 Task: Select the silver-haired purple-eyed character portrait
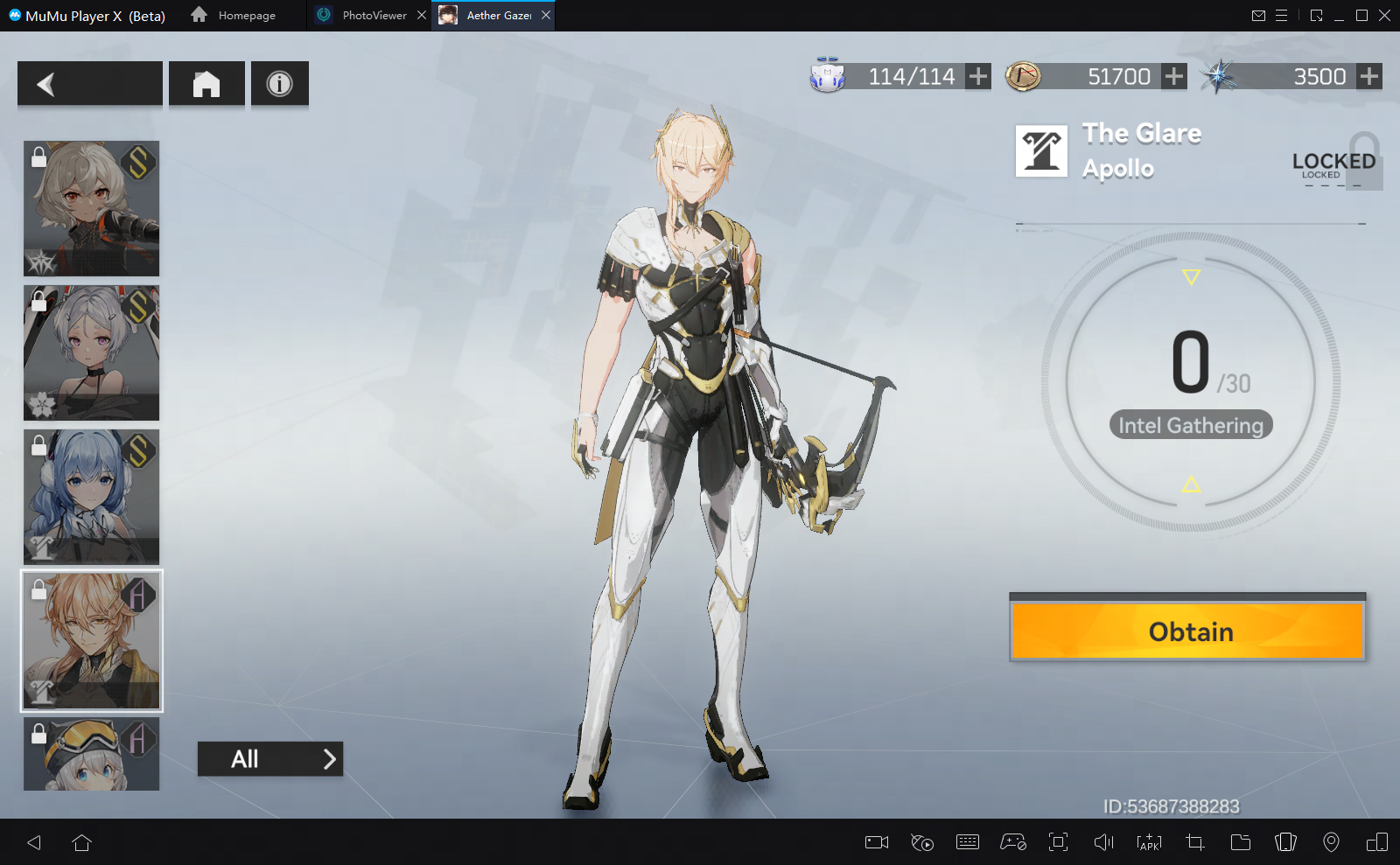(92, 352)
